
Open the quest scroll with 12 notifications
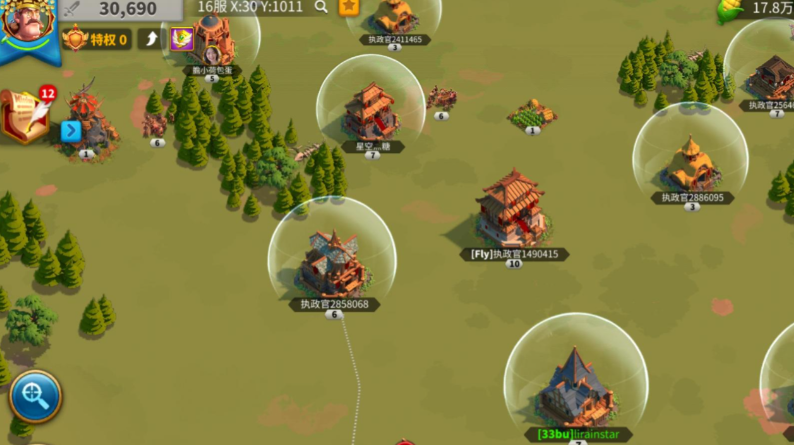click(x=26, y=116)
